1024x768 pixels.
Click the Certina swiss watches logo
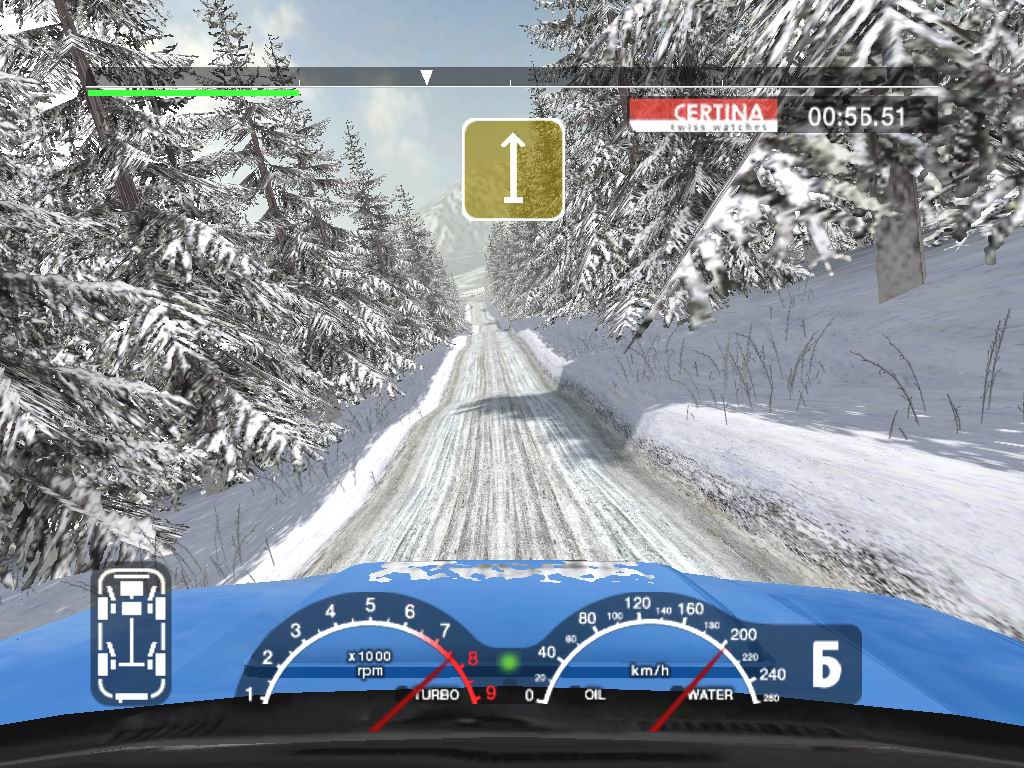703,115
